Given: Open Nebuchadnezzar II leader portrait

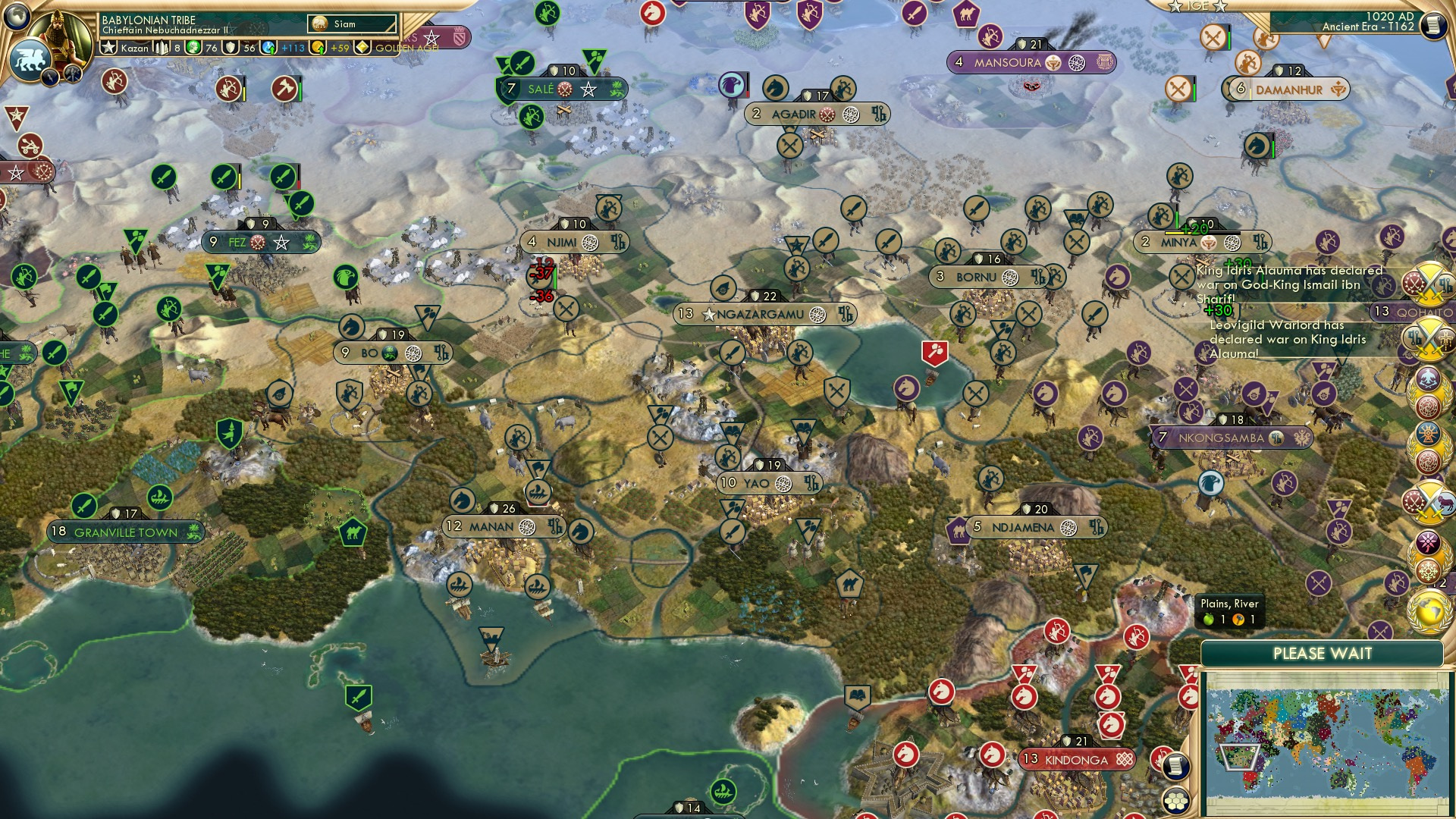Looking at the screenshot, I should [58, 38].
